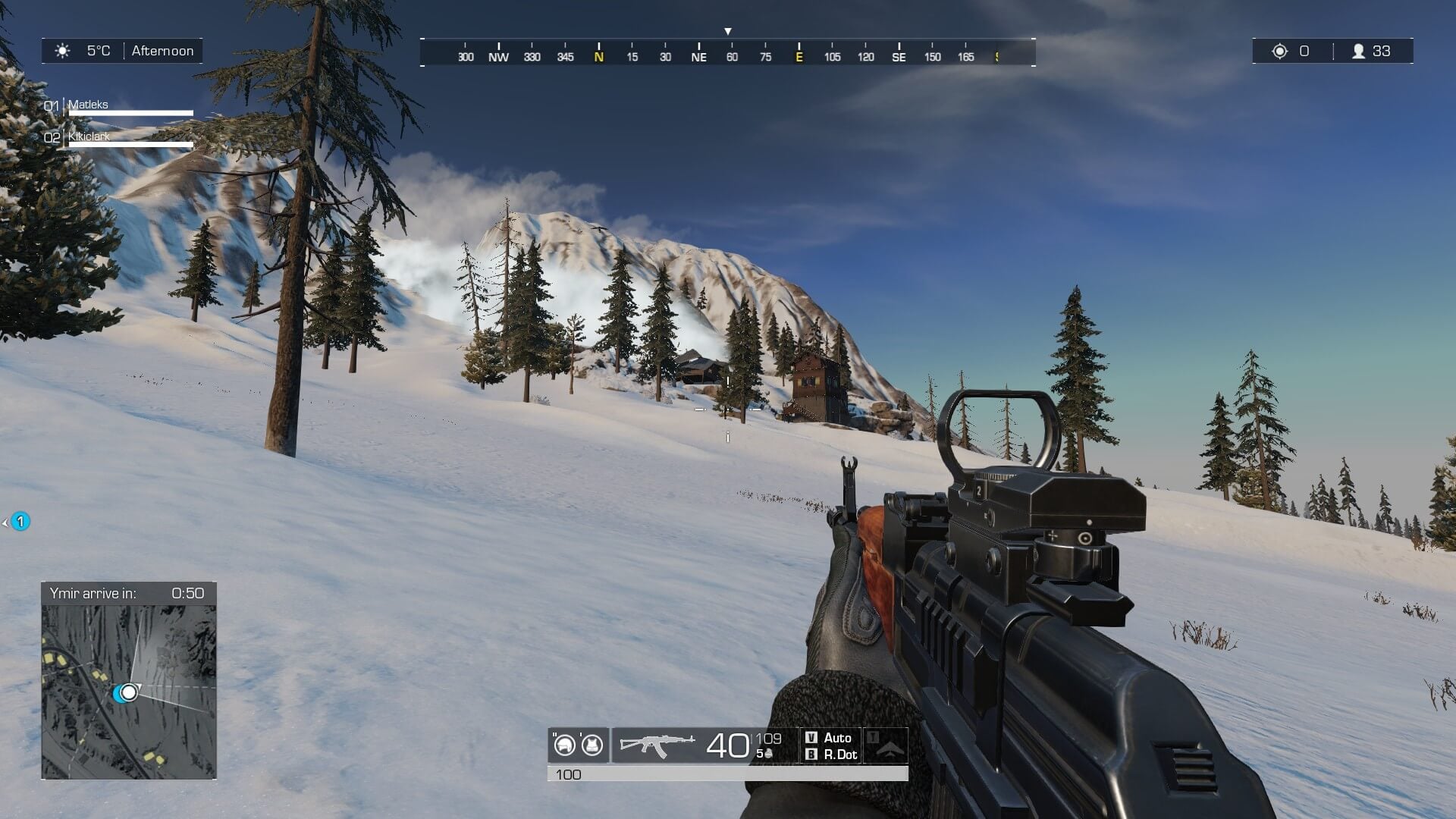Viewport: 1456px width, 819px height.
Task: Toggle the Auto fire mode indicator
Action: pos(830,738)
